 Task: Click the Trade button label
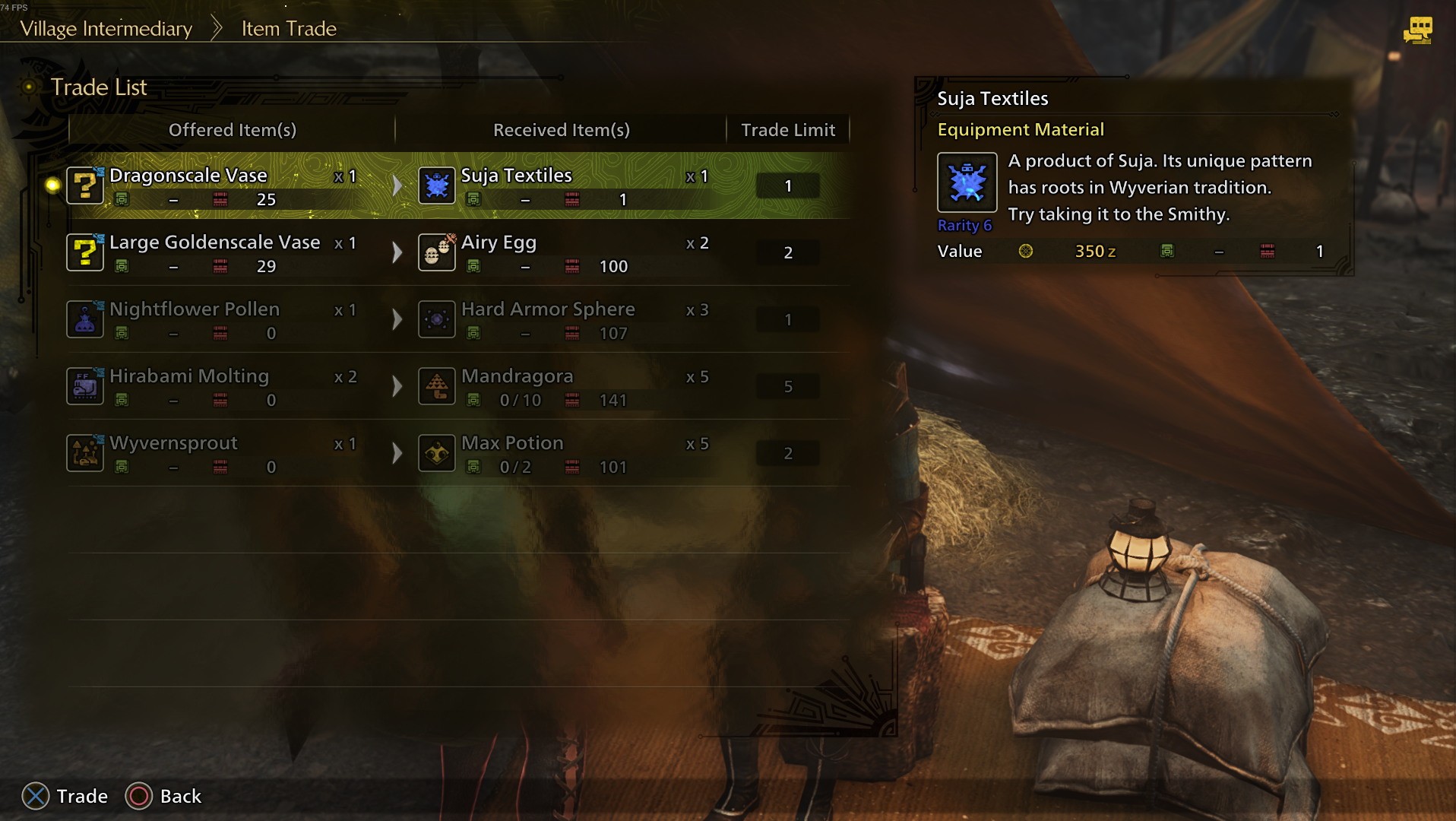81,796
